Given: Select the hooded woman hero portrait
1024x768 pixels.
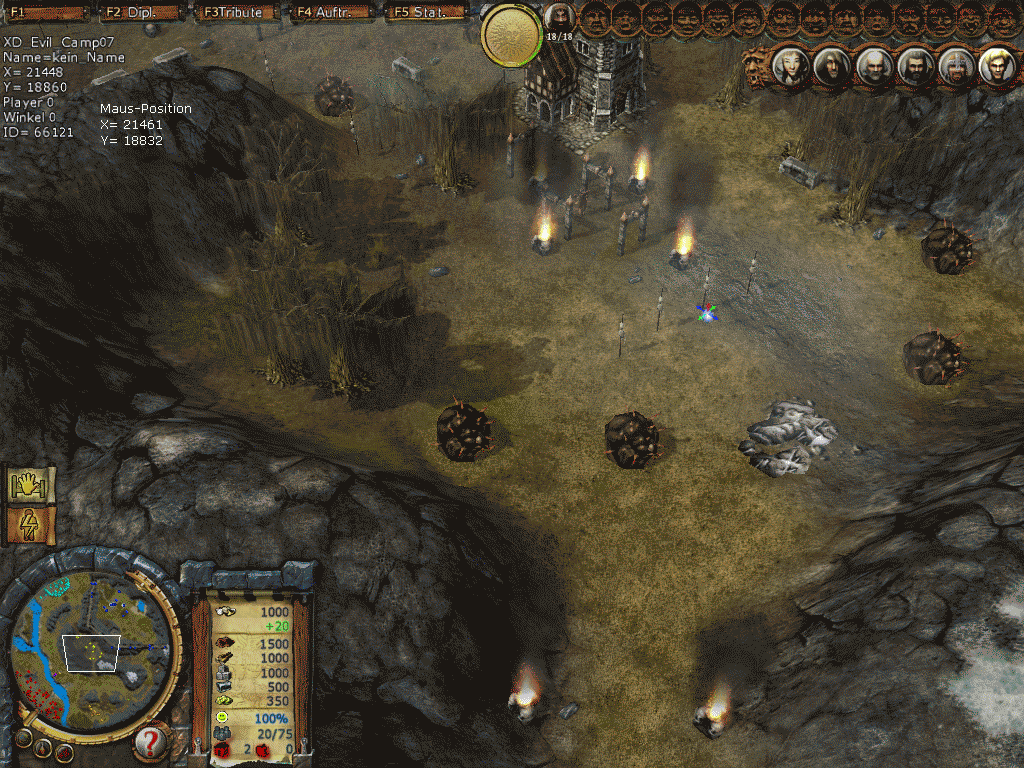Looking at the screenshot, I should tap(790, 66).
